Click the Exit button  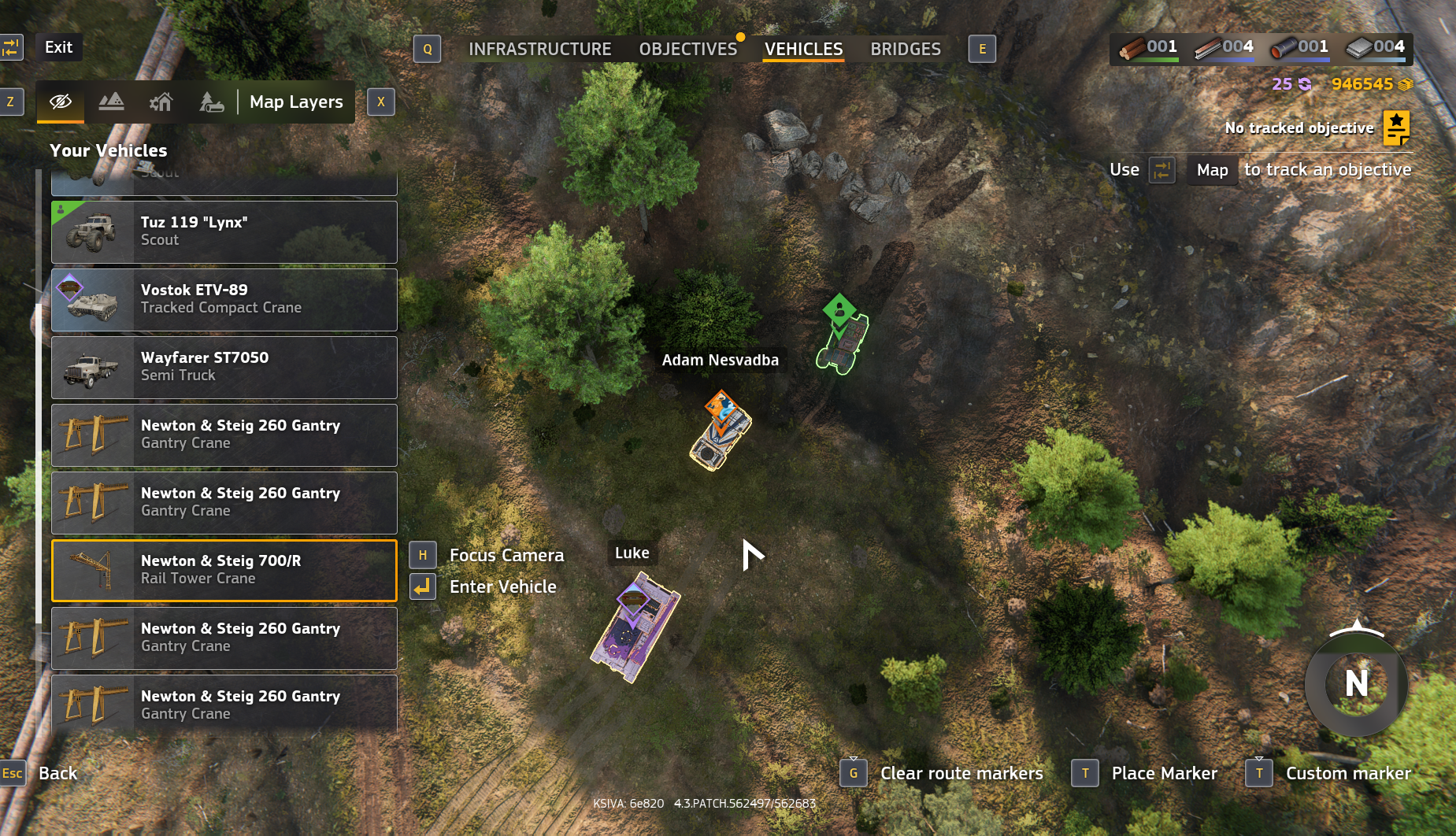pos(58,46)
